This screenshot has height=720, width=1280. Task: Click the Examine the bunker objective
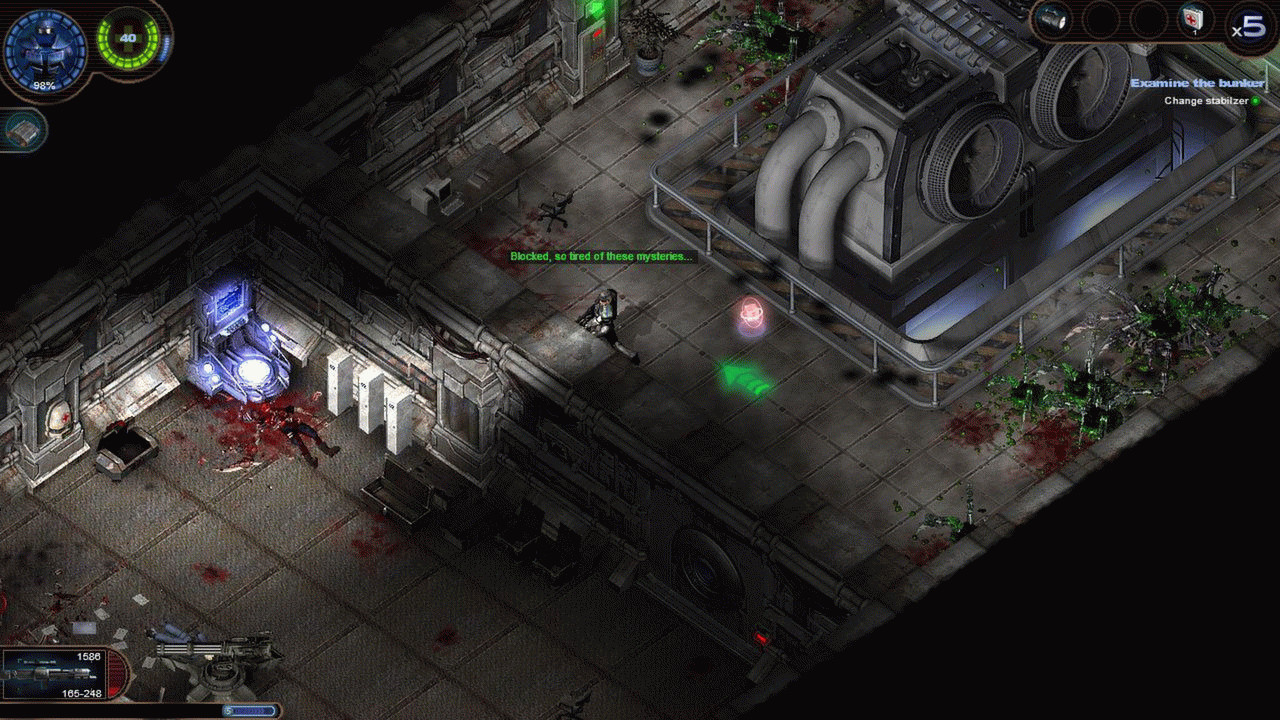(x=1197, y=83)
